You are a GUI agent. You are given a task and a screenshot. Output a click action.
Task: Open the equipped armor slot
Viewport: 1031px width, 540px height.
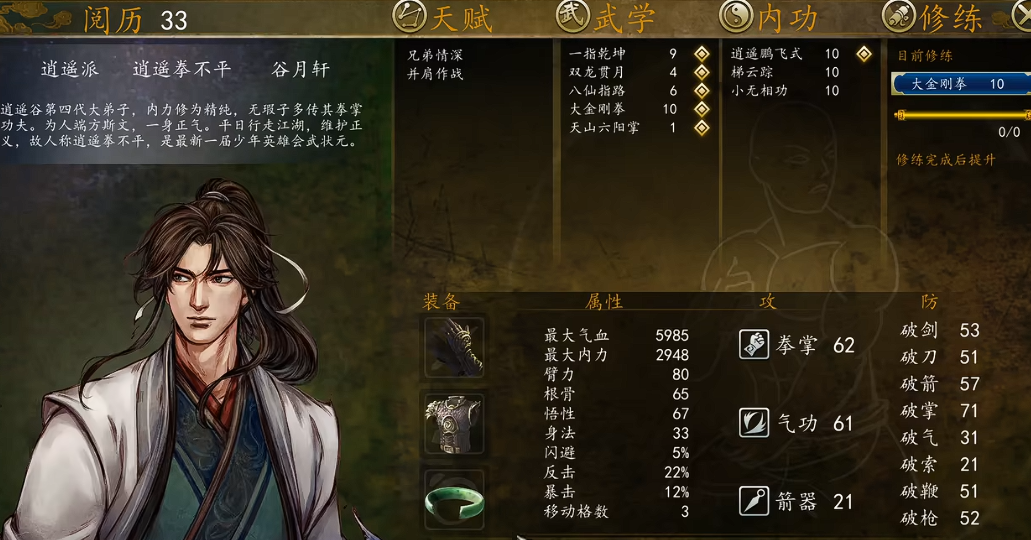[x=455, y=423]
